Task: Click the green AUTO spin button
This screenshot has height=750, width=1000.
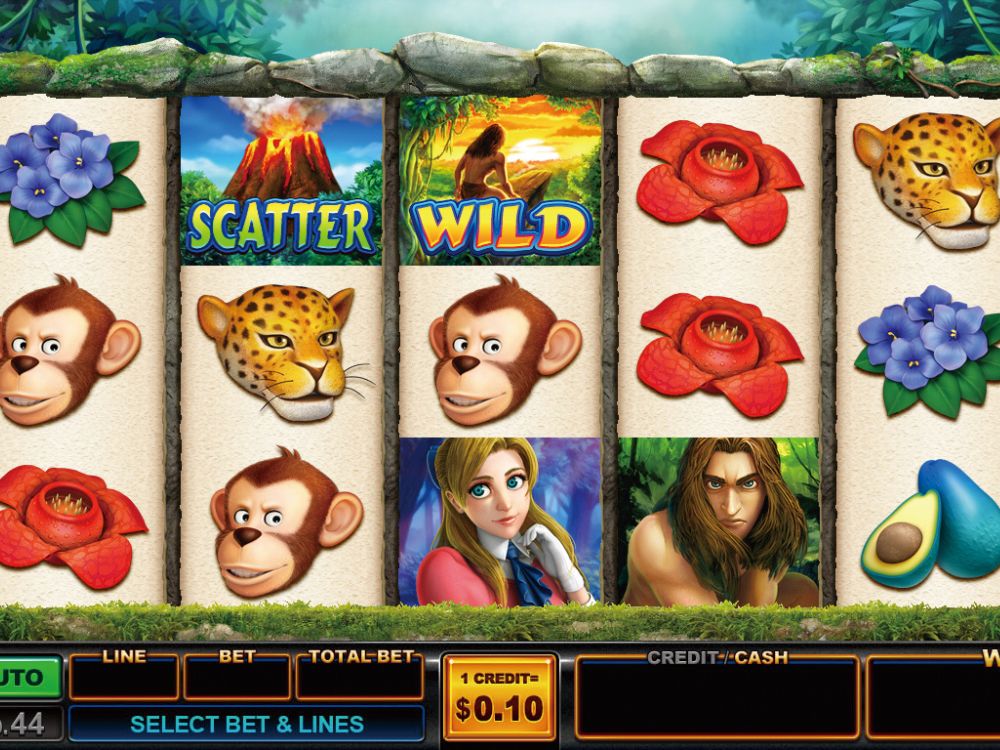Action: point(30,677)
